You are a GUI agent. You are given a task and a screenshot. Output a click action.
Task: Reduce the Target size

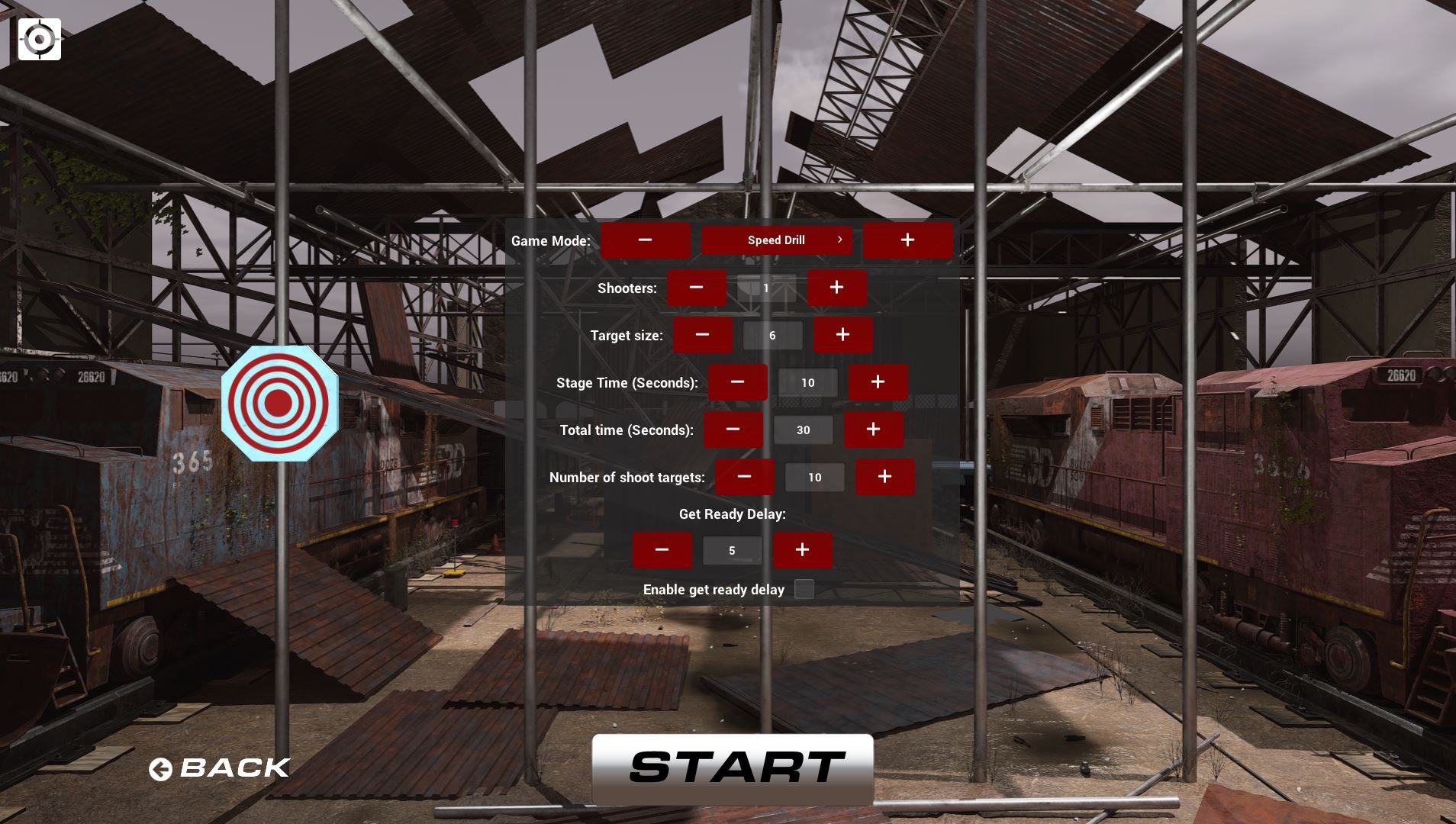[x=702, y=335]
